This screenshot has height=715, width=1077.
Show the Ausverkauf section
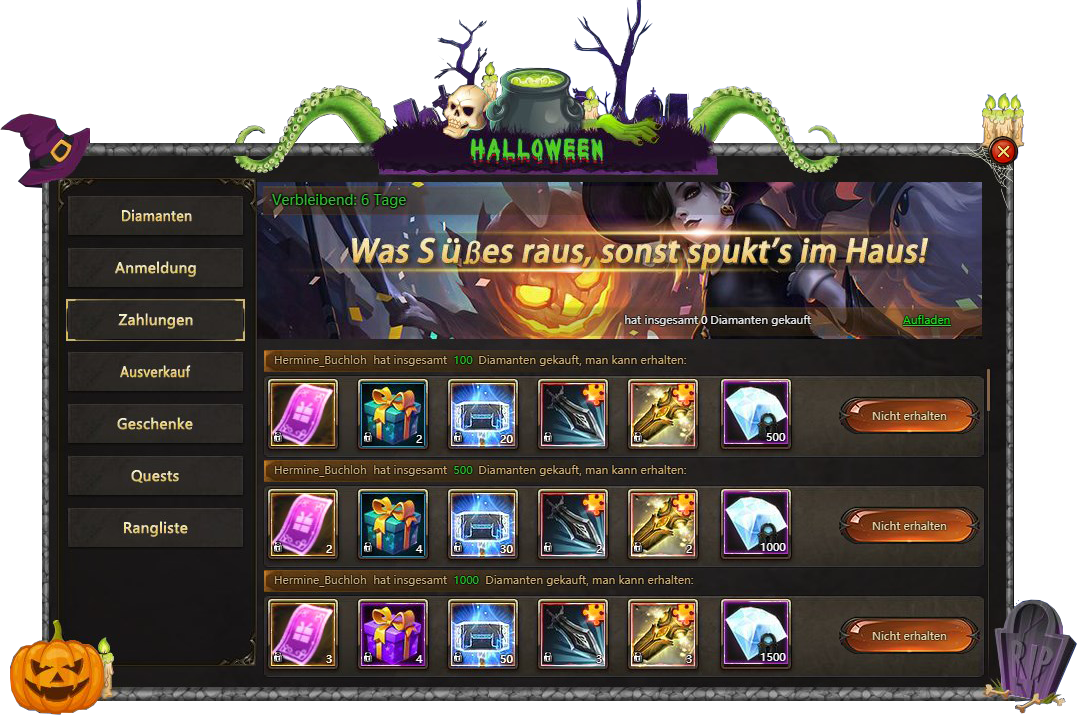tap(155, 372)
